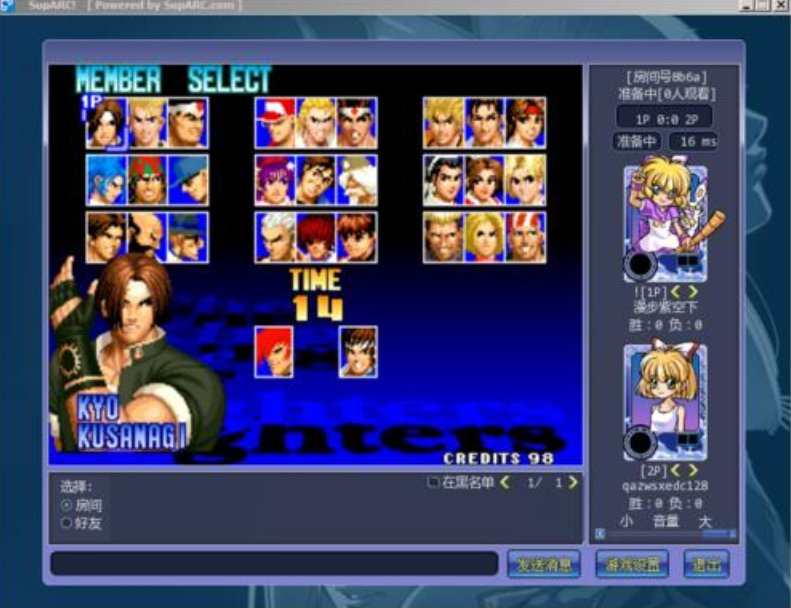The image size is (791, 608).
Task: Select the 房间 radio option
Action: (67, 506)
